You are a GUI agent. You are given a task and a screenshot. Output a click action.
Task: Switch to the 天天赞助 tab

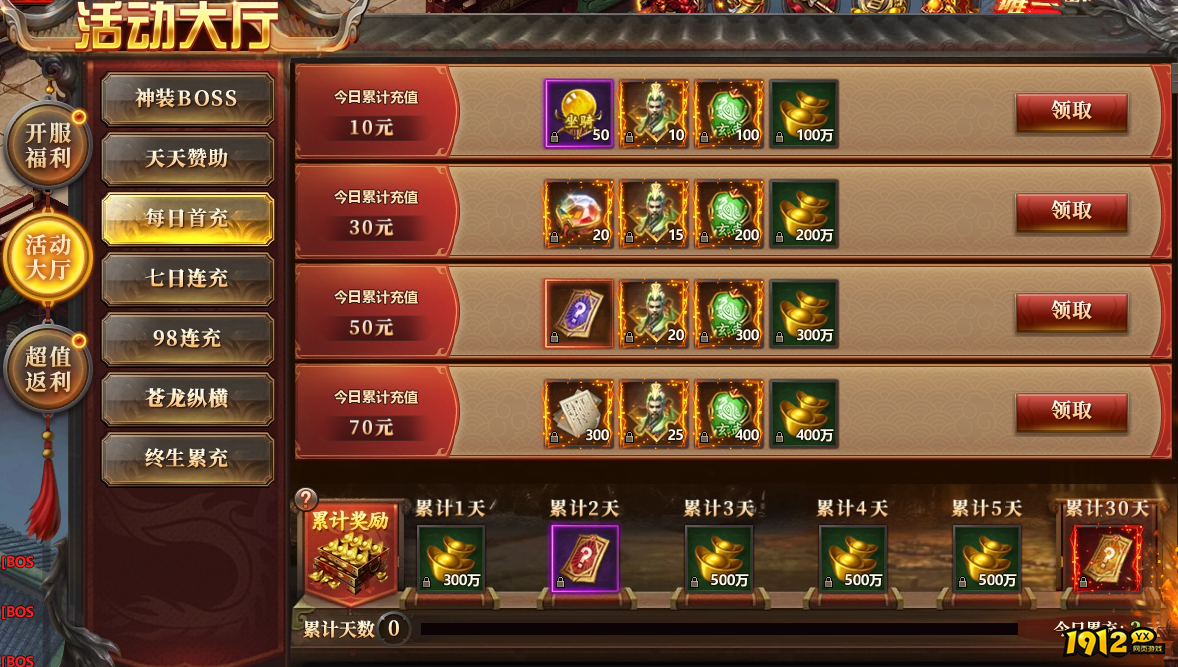pos(187,159)
